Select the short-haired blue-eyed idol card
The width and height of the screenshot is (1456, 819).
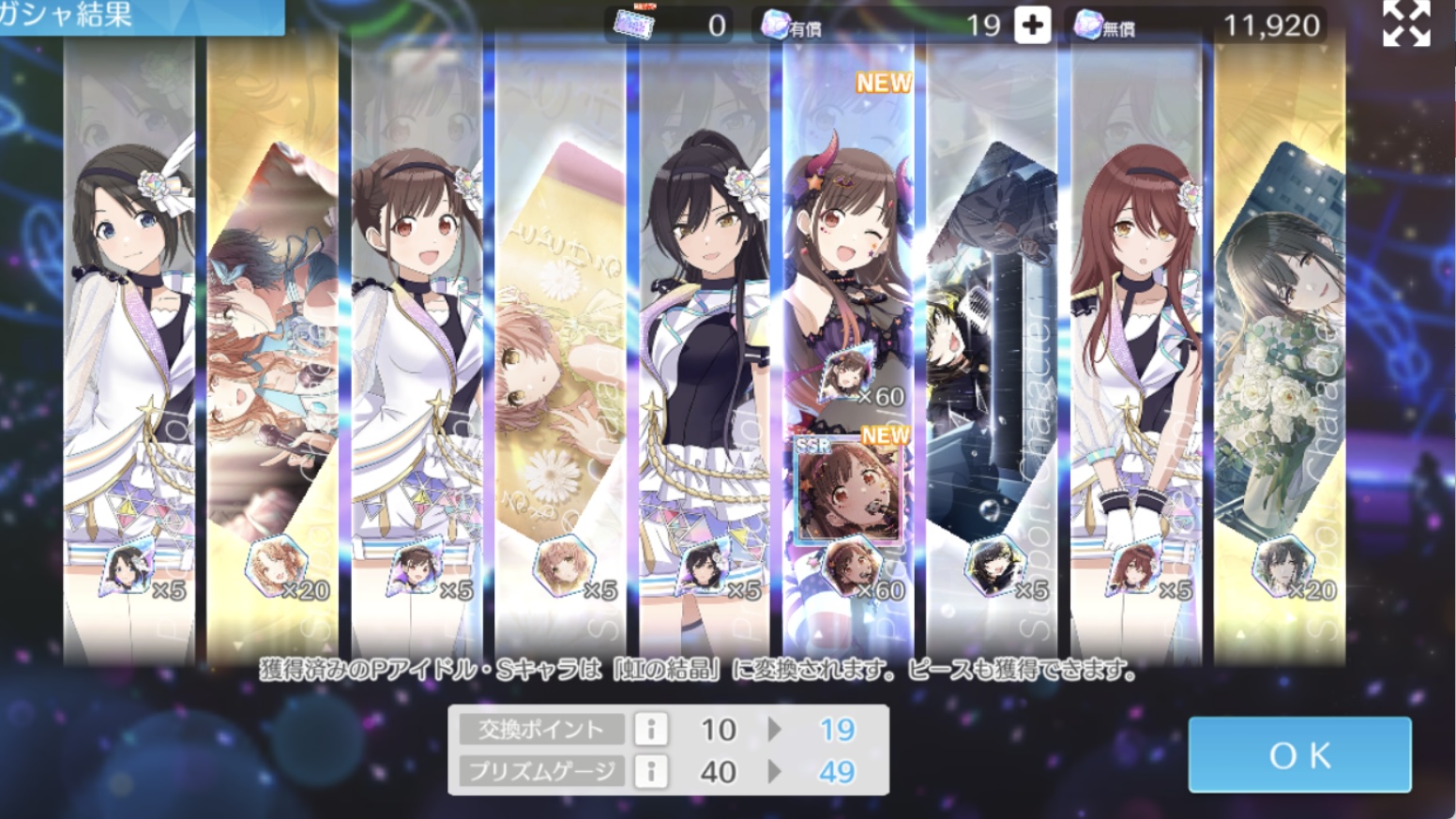pos(129,356)
